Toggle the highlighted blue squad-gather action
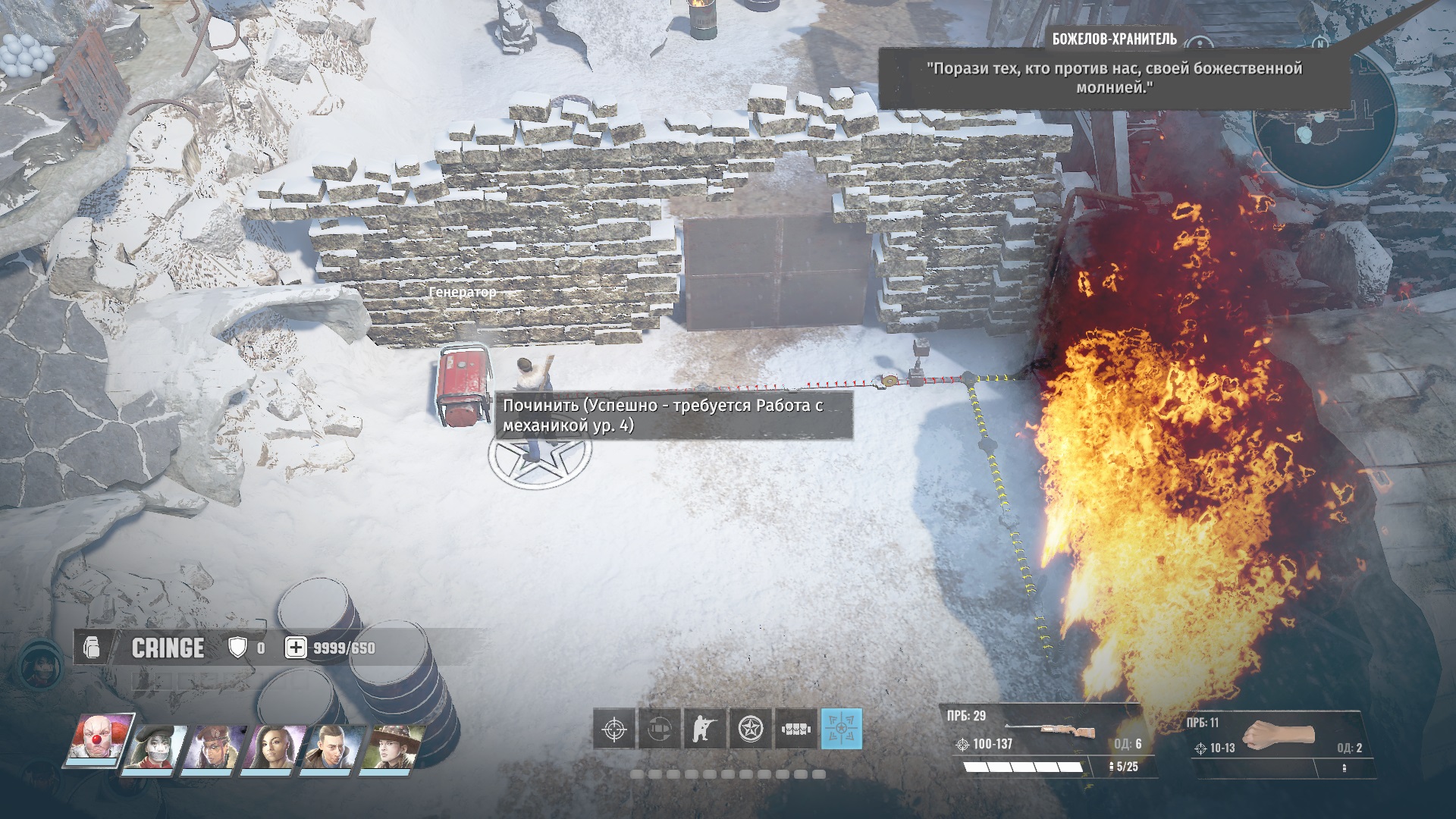This screenshot has height=819, width=1456. pos(841,730)
